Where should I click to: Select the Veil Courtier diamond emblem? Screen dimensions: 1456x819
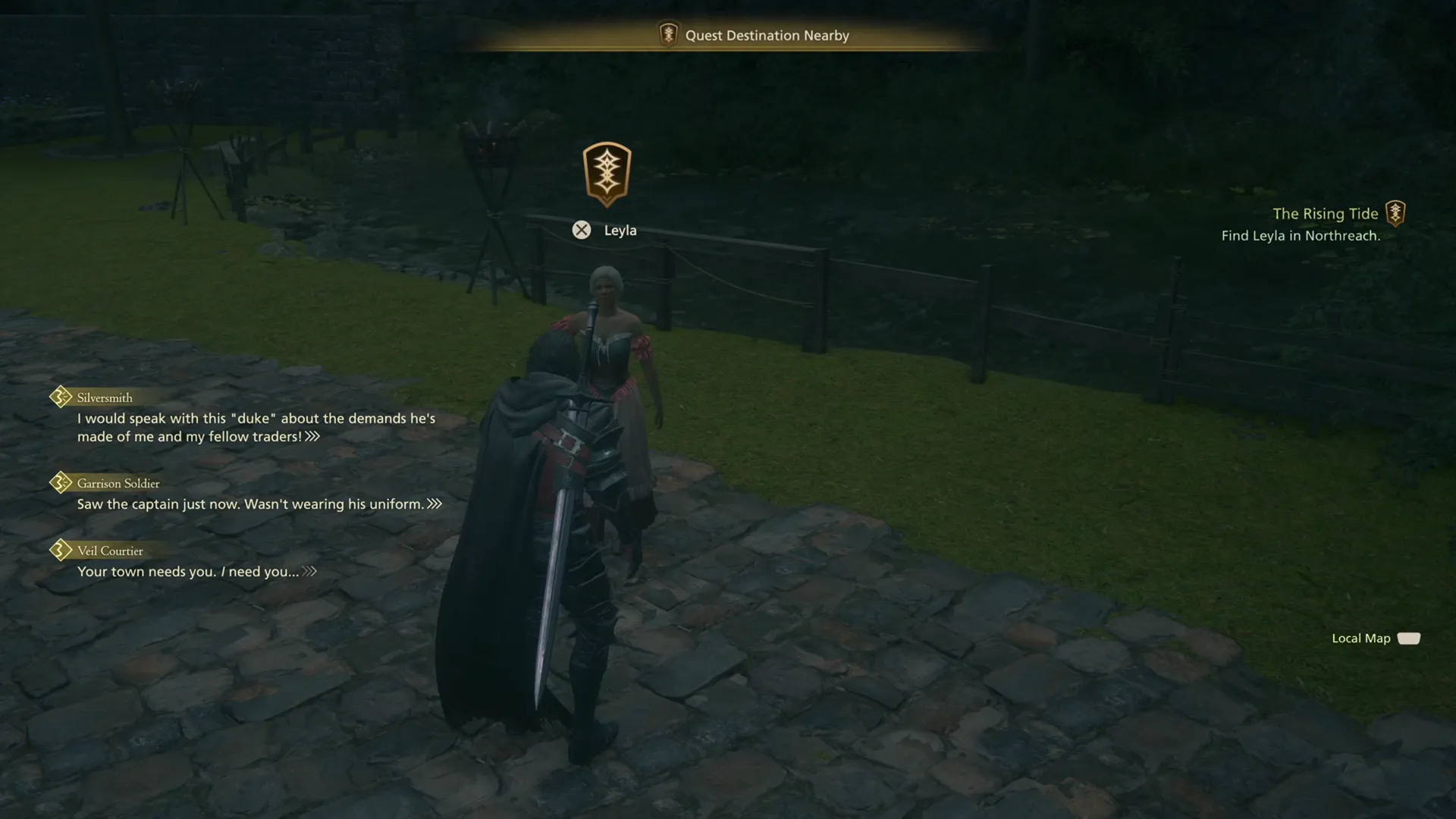[x=60, y=551]
